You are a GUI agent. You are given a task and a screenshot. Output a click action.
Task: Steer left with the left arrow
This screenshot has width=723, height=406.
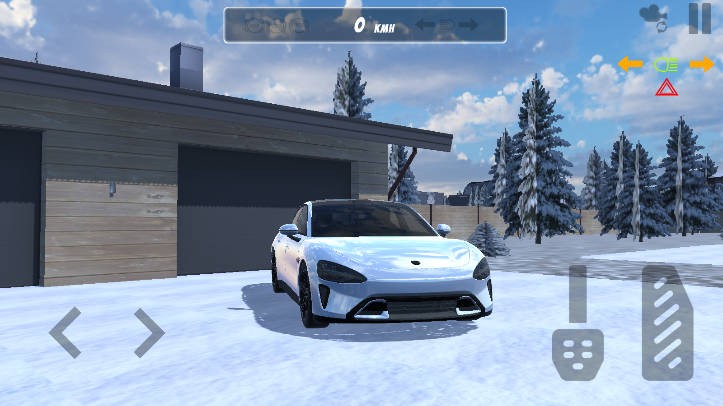65,332
